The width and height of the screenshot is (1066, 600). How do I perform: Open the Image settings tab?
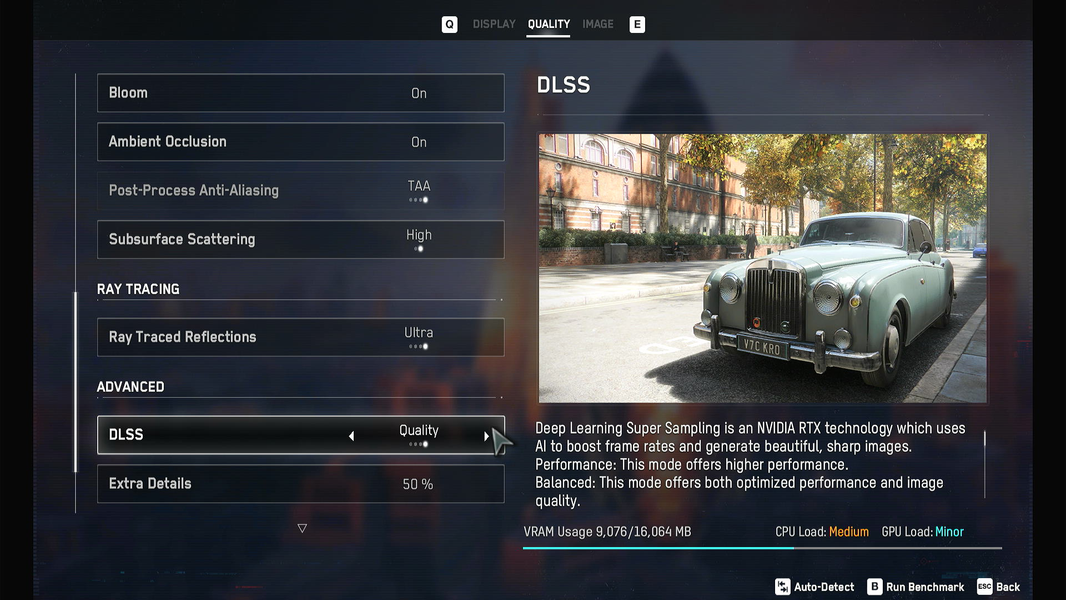coord(598,24)
